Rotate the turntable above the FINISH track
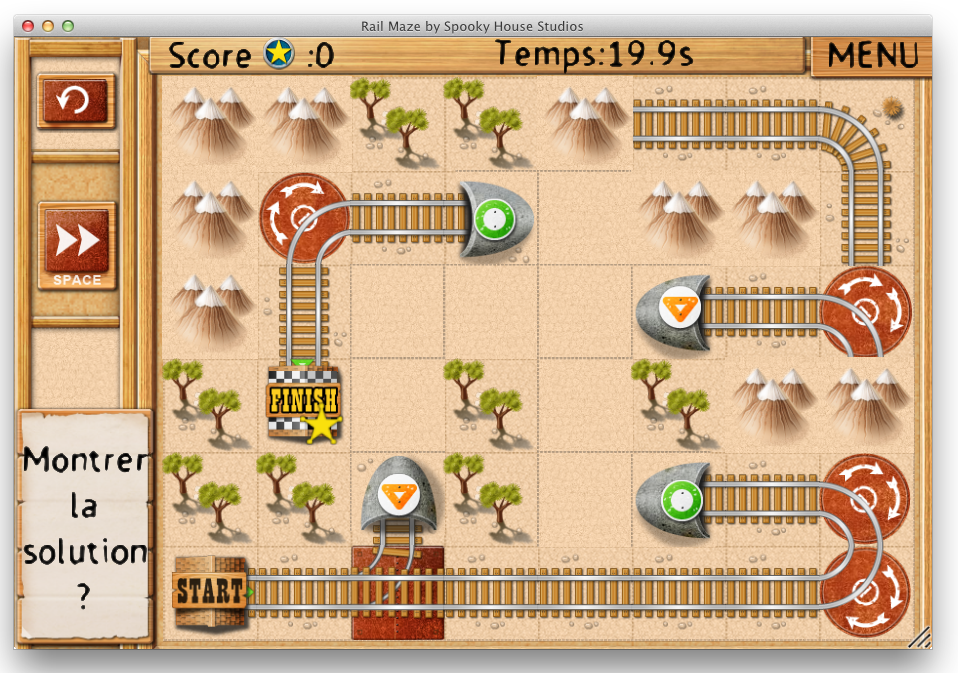This screenshot has height=673, width=958. tap(304, 217)
